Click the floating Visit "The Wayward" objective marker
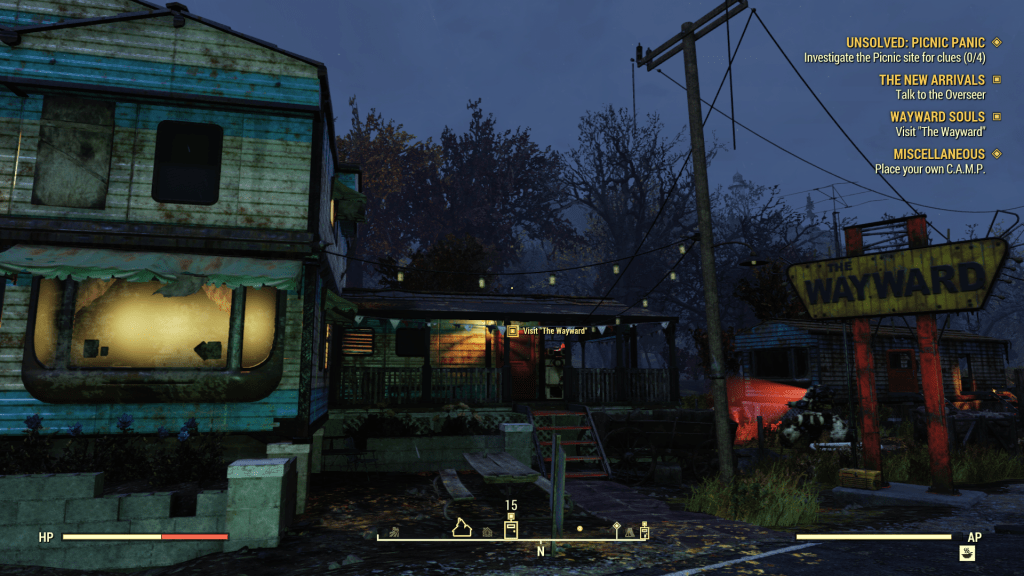The height and width of the screenshot is (576, 1024). 513,330
